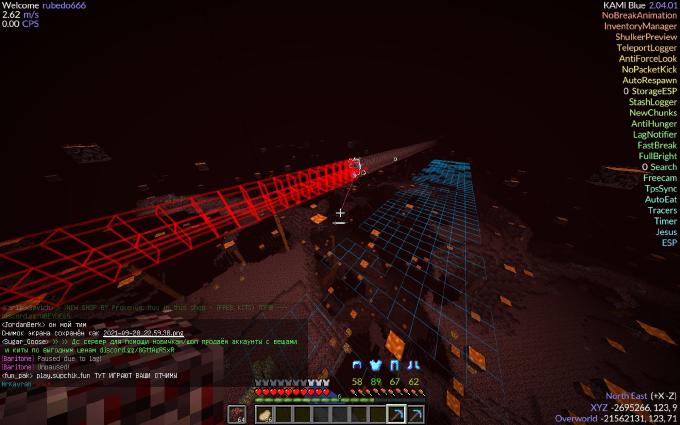Click the Freecam entry in the module list
Screen dimensions: 680x425
click(657, 178)
